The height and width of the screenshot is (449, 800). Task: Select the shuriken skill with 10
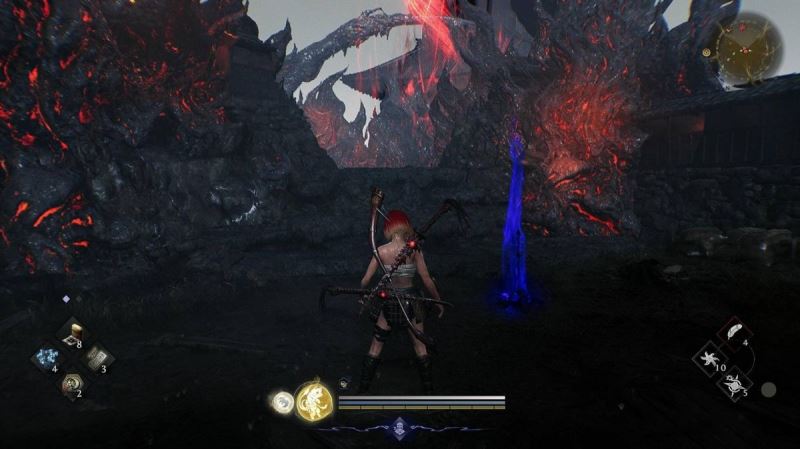[x=710, y=357]
